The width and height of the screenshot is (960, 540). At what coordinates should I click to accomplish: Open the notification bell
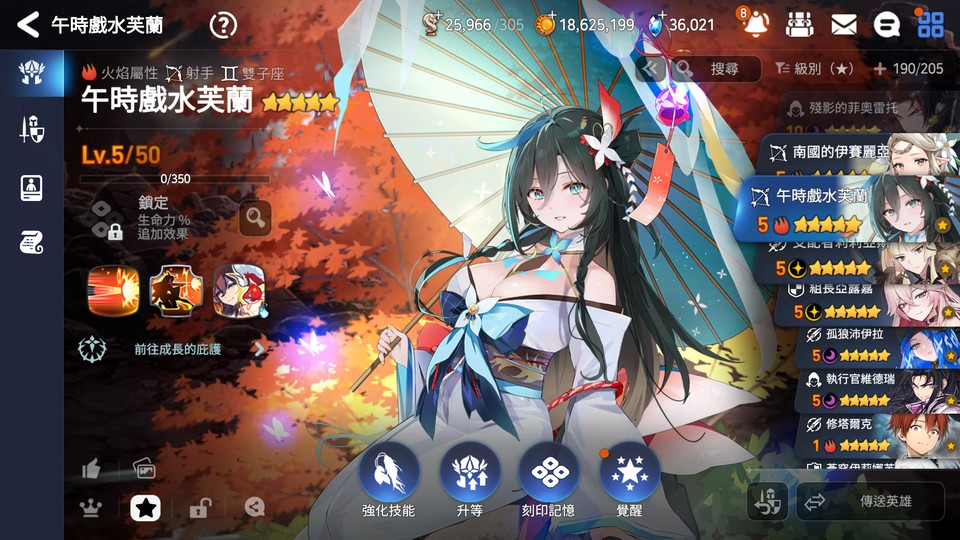coord(757,24)
